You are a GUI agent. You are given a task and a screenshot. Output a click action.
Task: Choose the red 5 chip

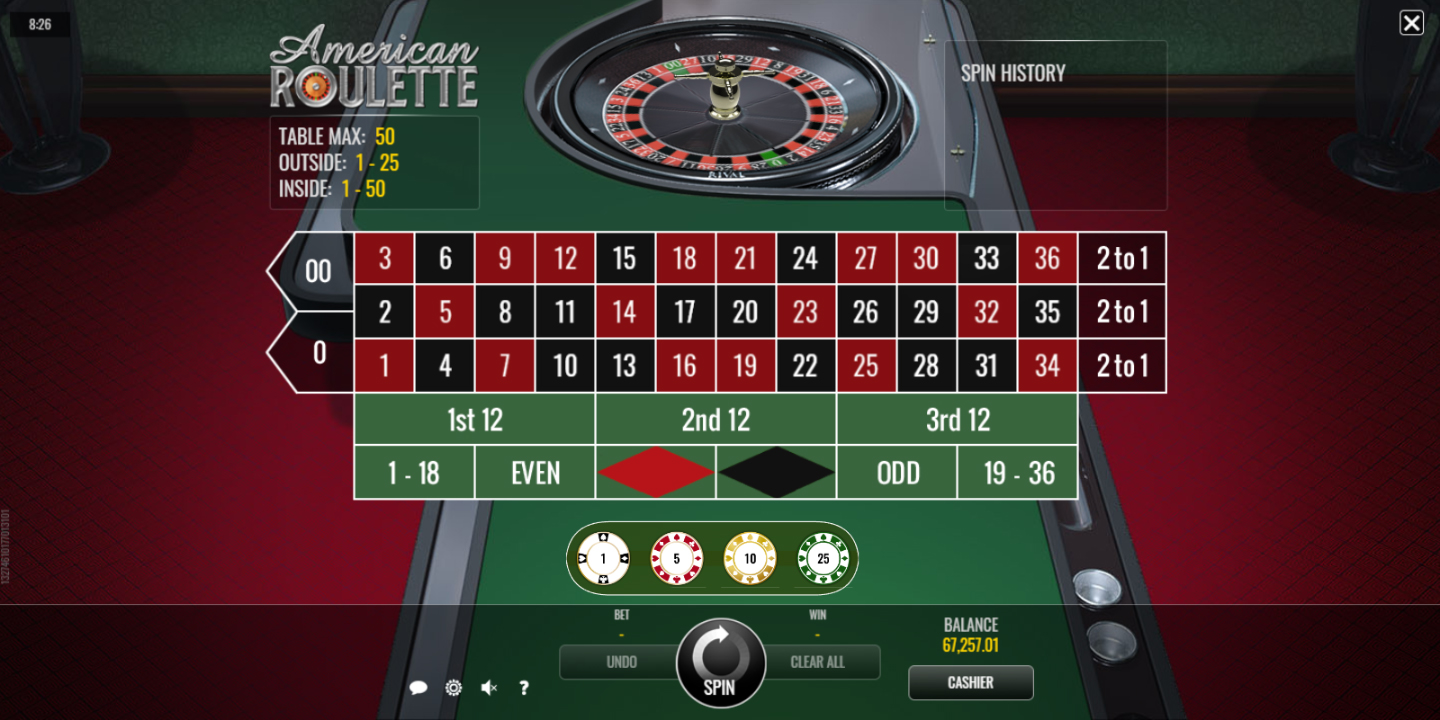[x=677, y=558]
